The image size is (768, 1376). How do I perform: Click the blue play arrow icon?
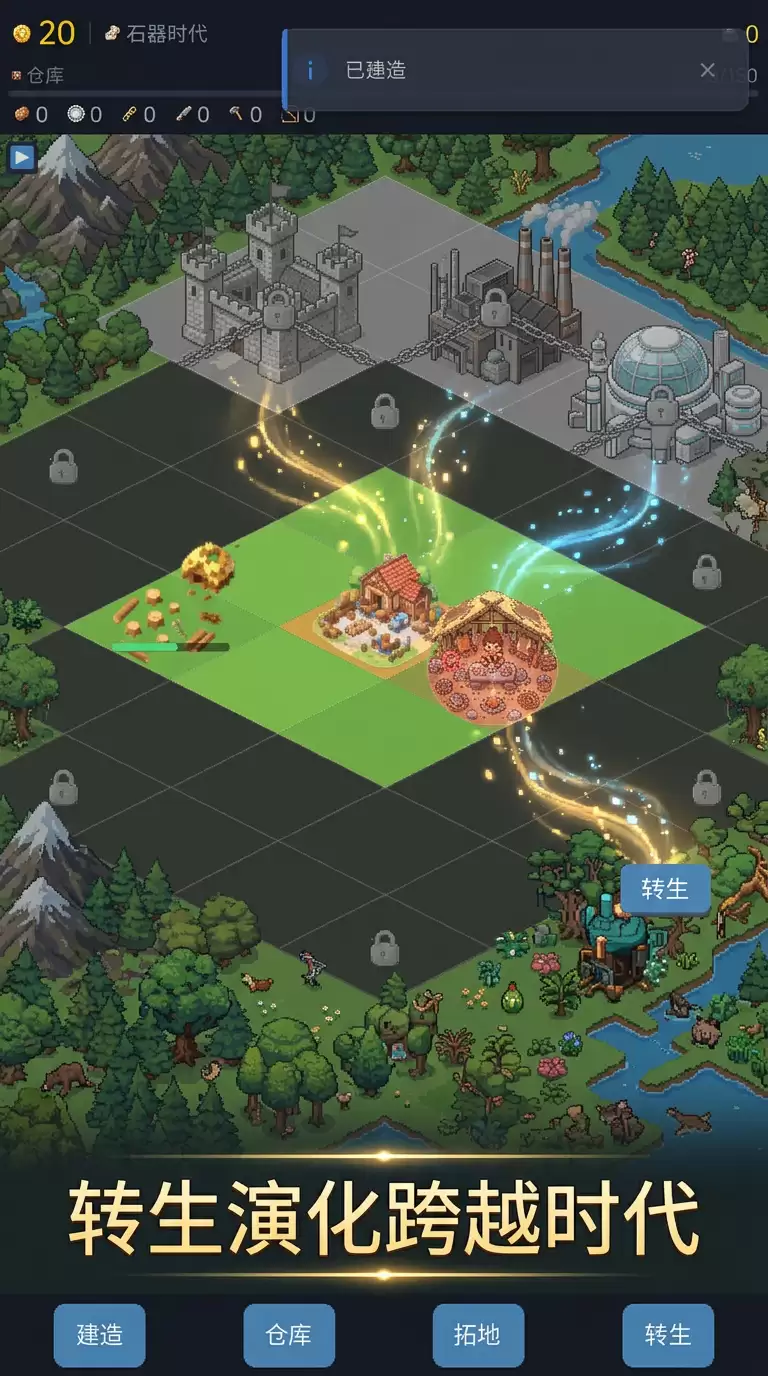[x=22, y=157]
